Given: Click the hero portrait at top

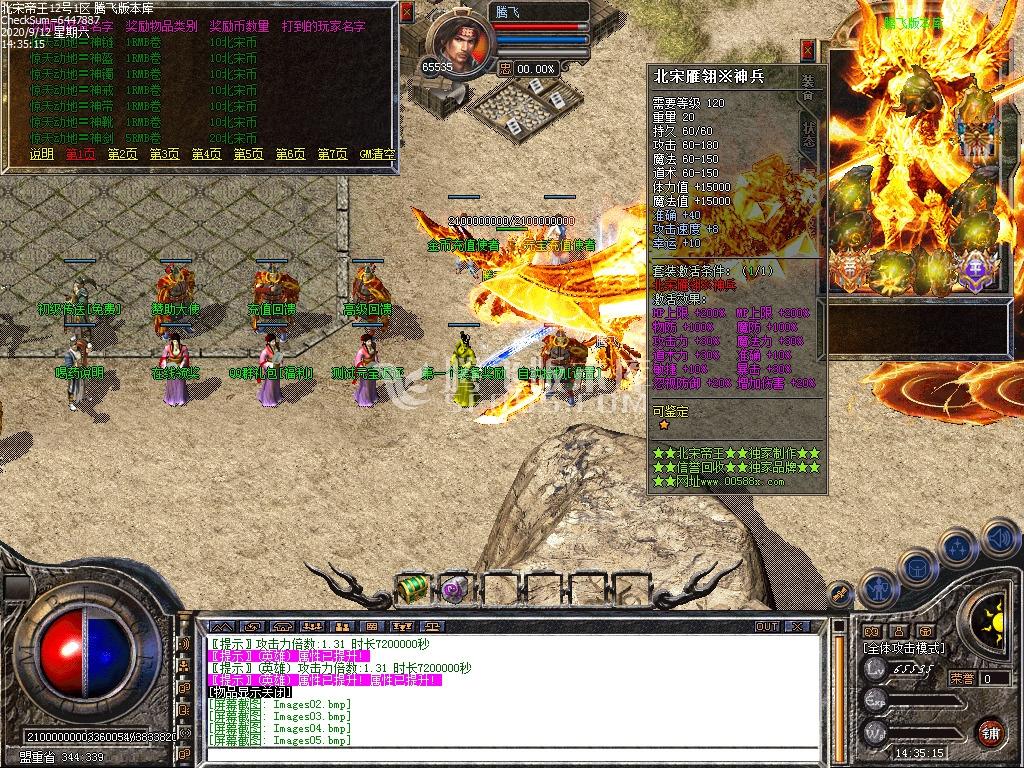Looking at the screenshot, I should (x=460, y=42).
